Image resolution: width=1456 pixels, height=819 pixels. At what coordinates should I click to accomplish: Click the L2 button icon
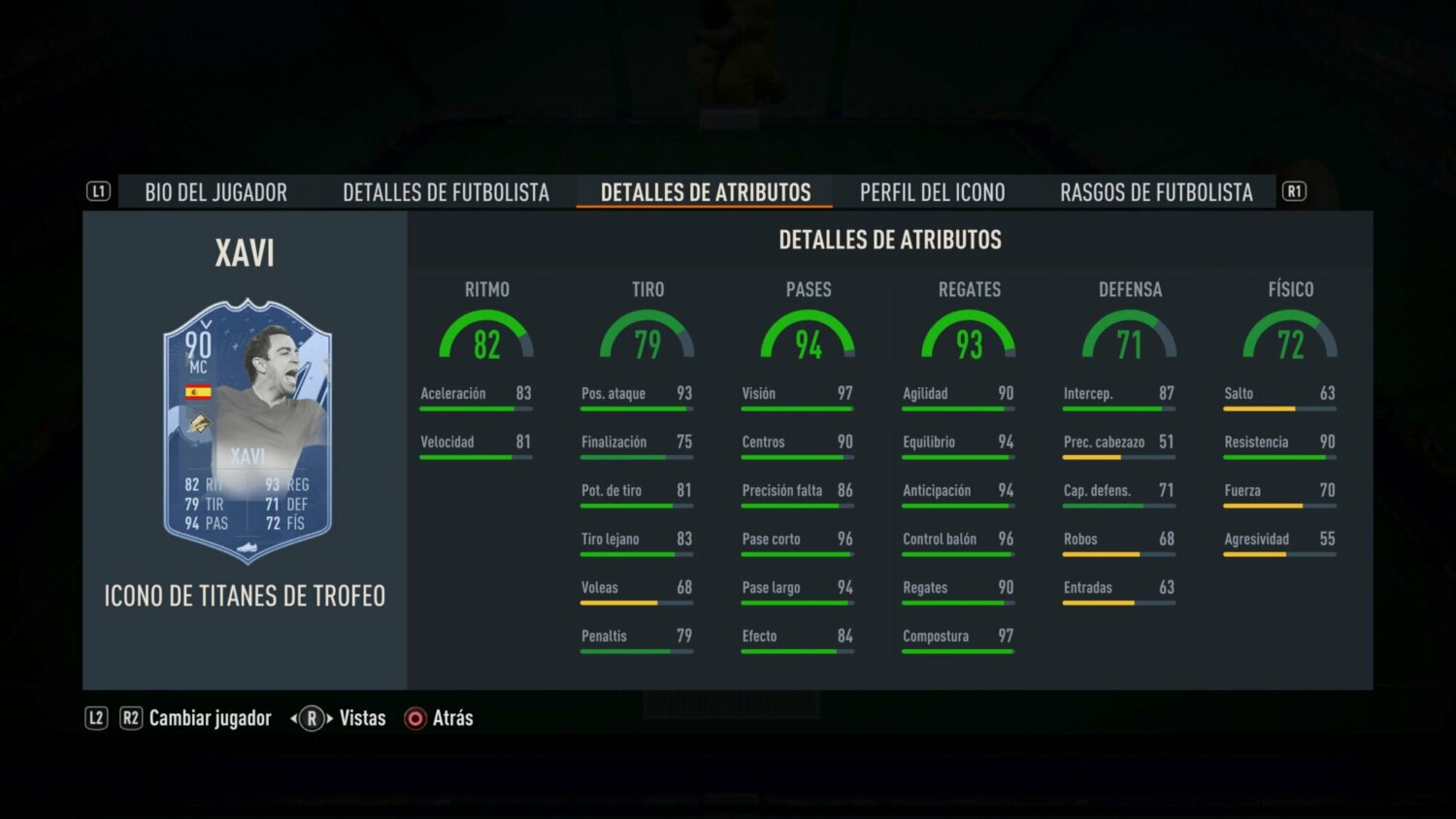(x=97, y=718)
